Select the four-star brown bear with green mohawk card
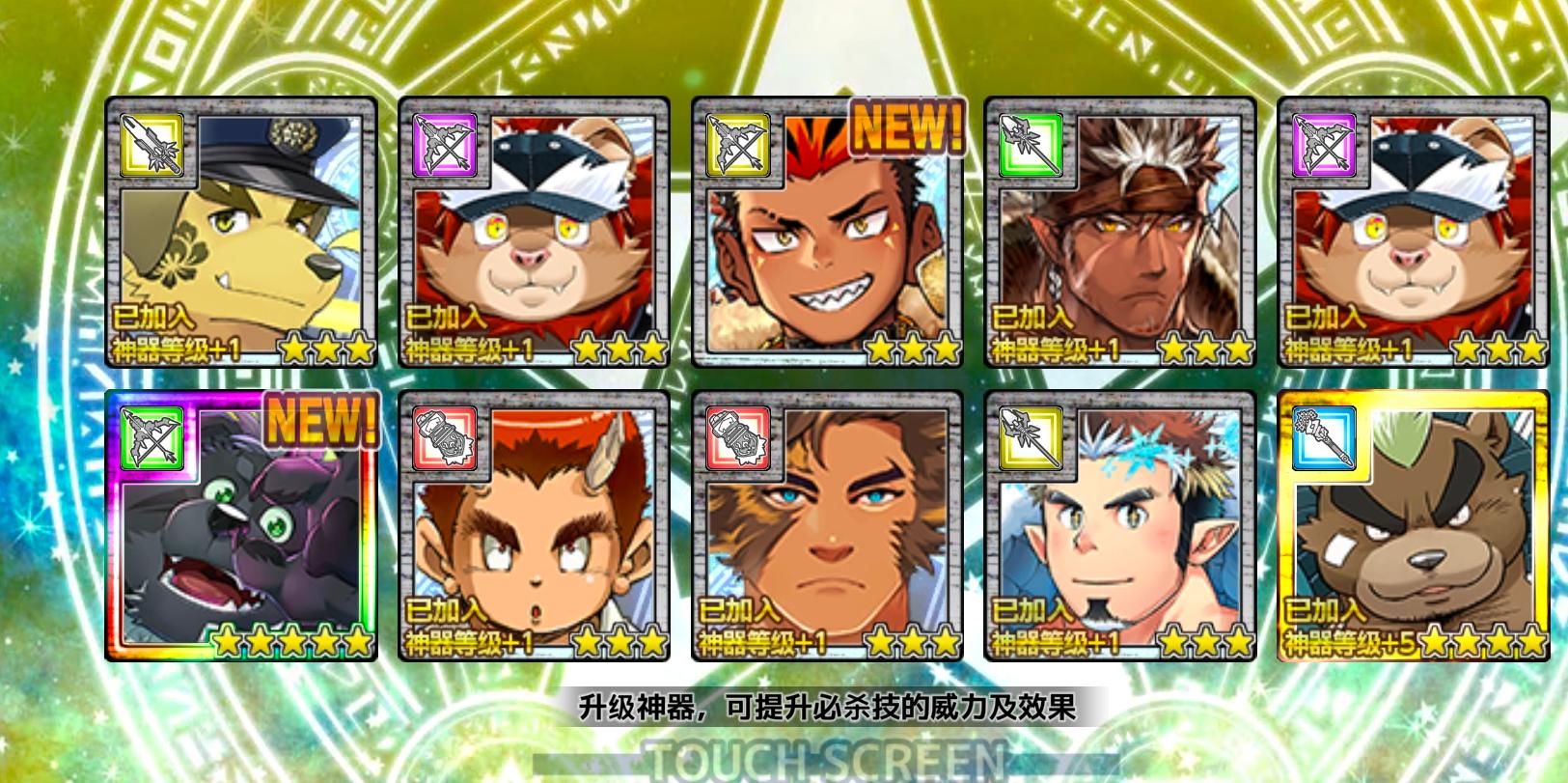 (1413, 526)
